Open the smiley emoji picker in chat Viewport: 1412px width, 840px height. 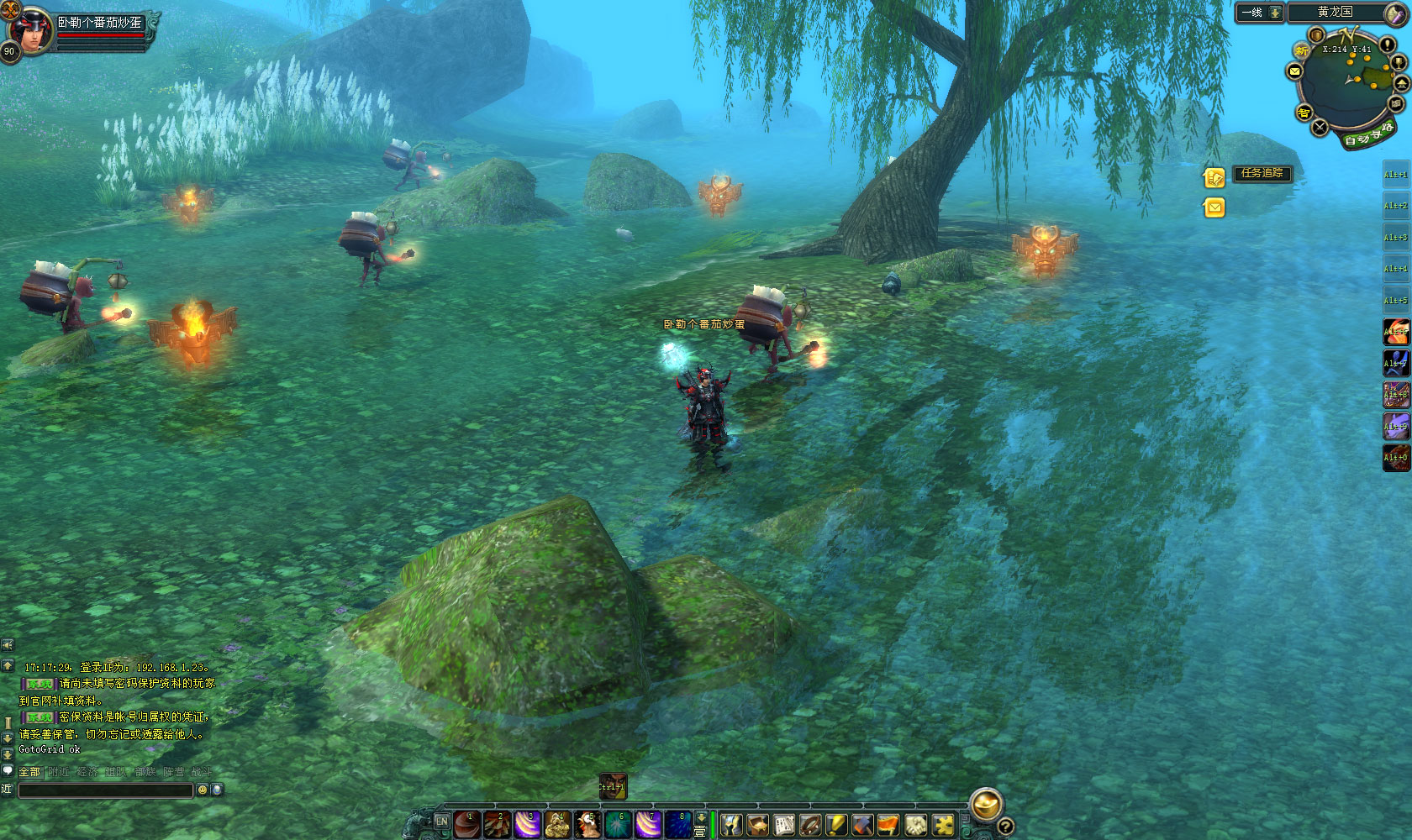[202, 790]
